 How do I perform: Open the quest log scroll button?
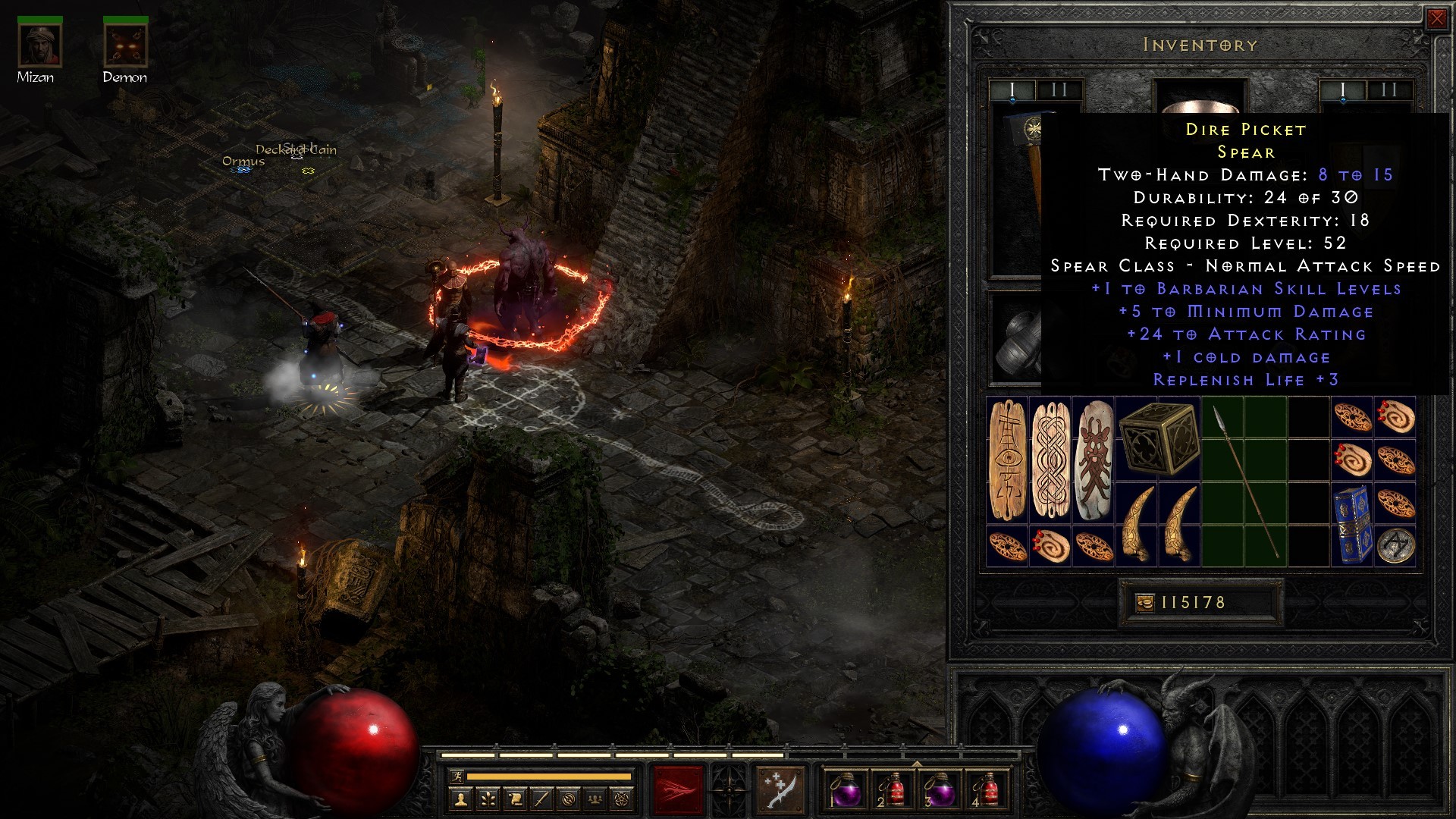[515, 799]
